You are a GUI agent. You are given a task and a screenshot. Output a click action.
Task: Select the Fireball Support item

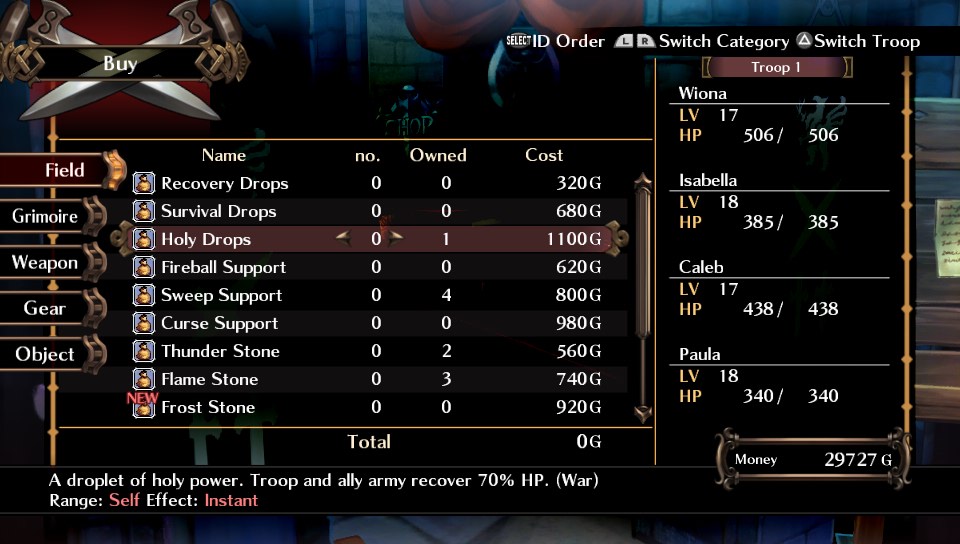pos(223,267)
